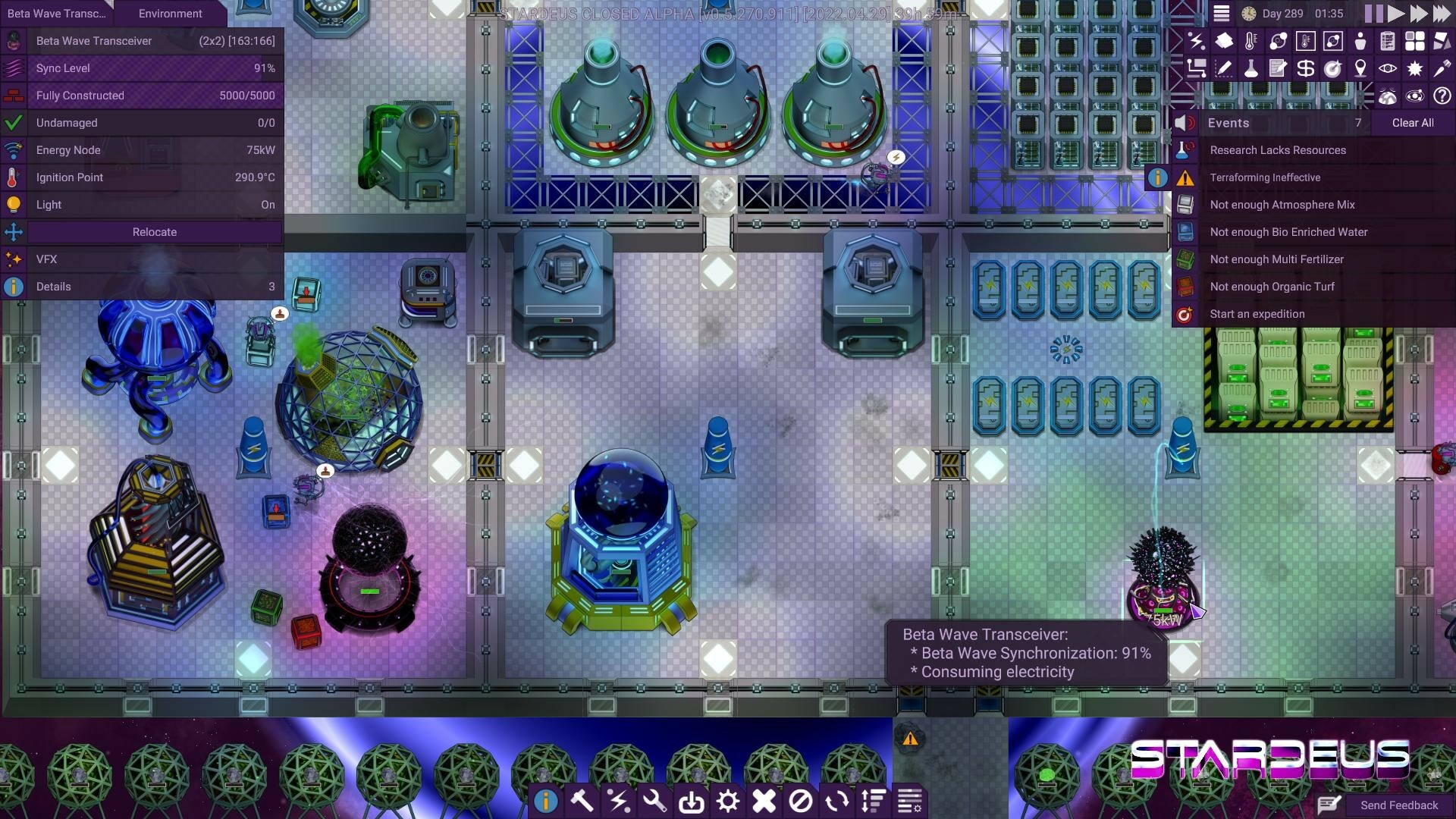The image size is (1456, 819).
Task: Select the build hammer tool
Action: point(581,800)
